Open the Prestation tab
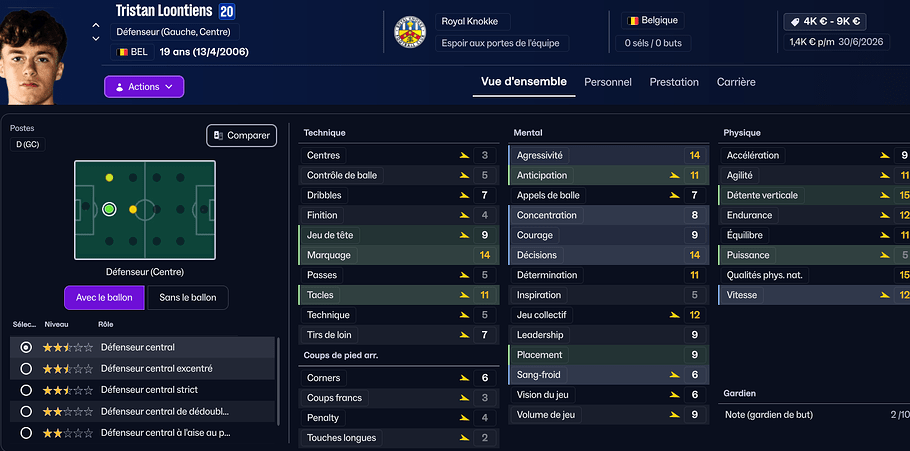910x451 pixels. tap(674, 82)
